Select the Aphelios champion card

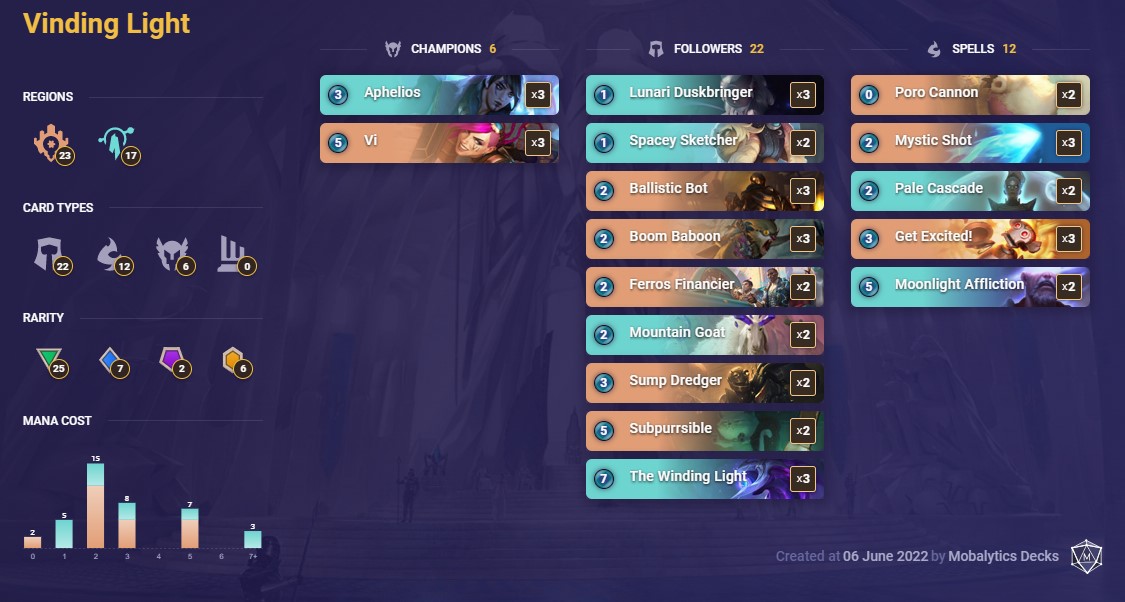pyautogui.click(x=438, y=95)
